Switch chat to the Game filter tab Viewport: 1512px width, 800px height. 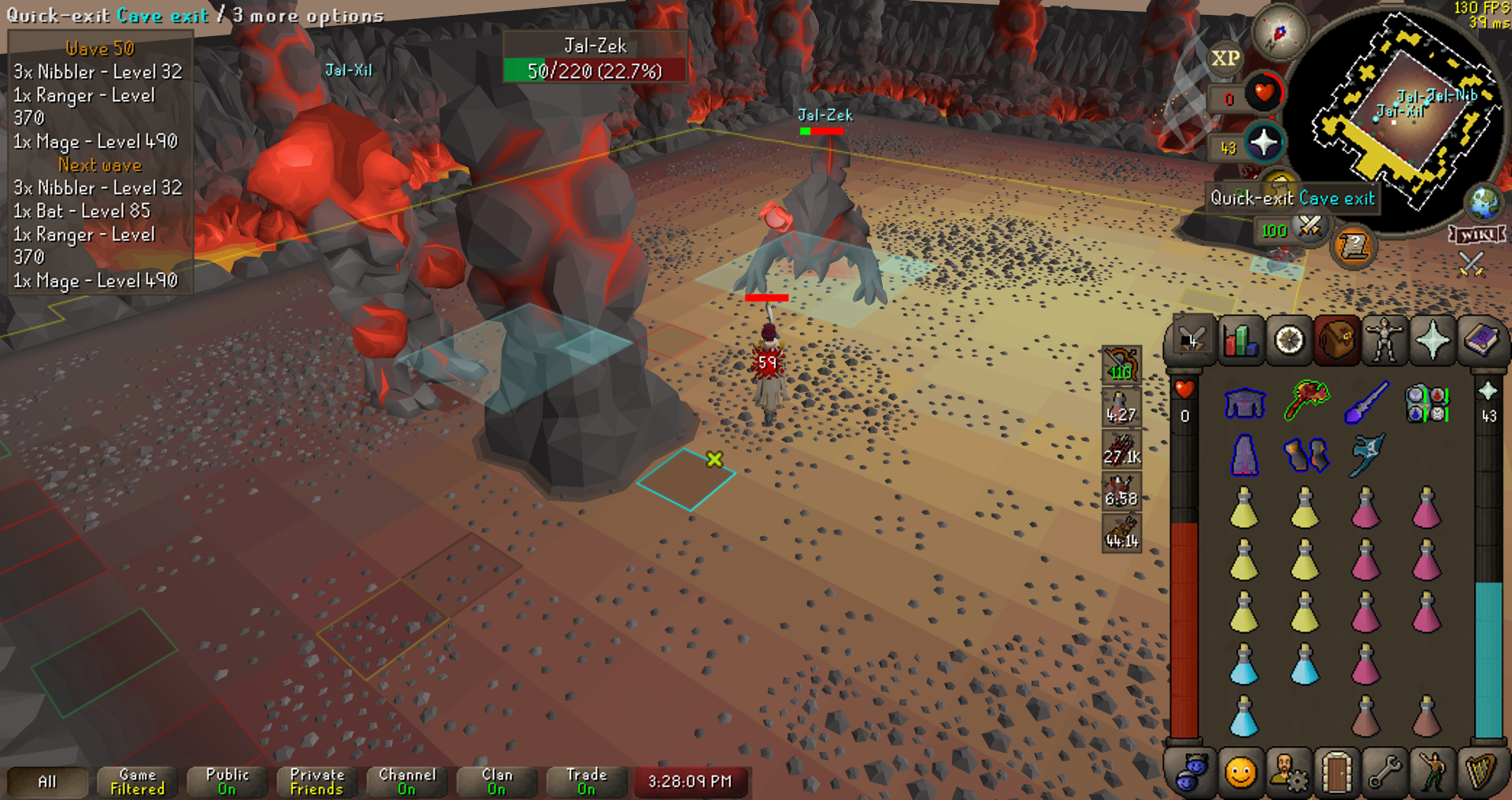click(x=138, y=781)
